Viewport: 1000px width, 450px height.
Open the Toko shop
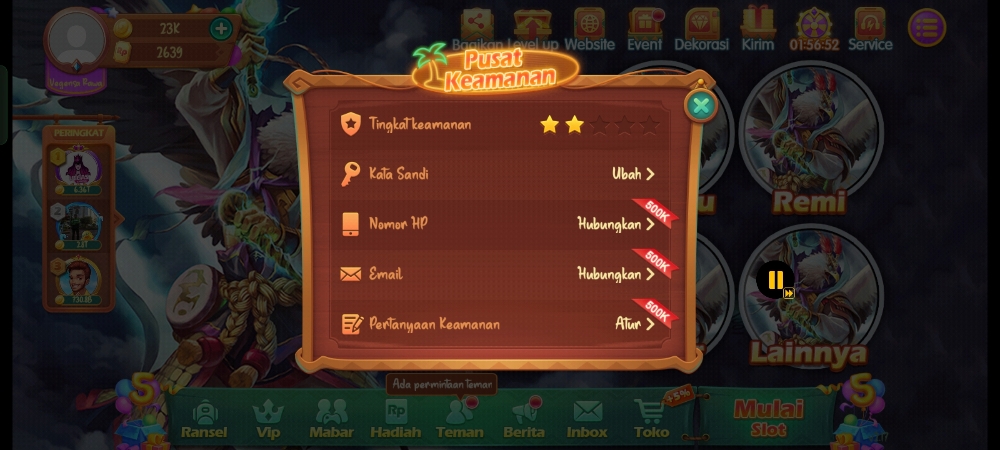tap(652, 419)
